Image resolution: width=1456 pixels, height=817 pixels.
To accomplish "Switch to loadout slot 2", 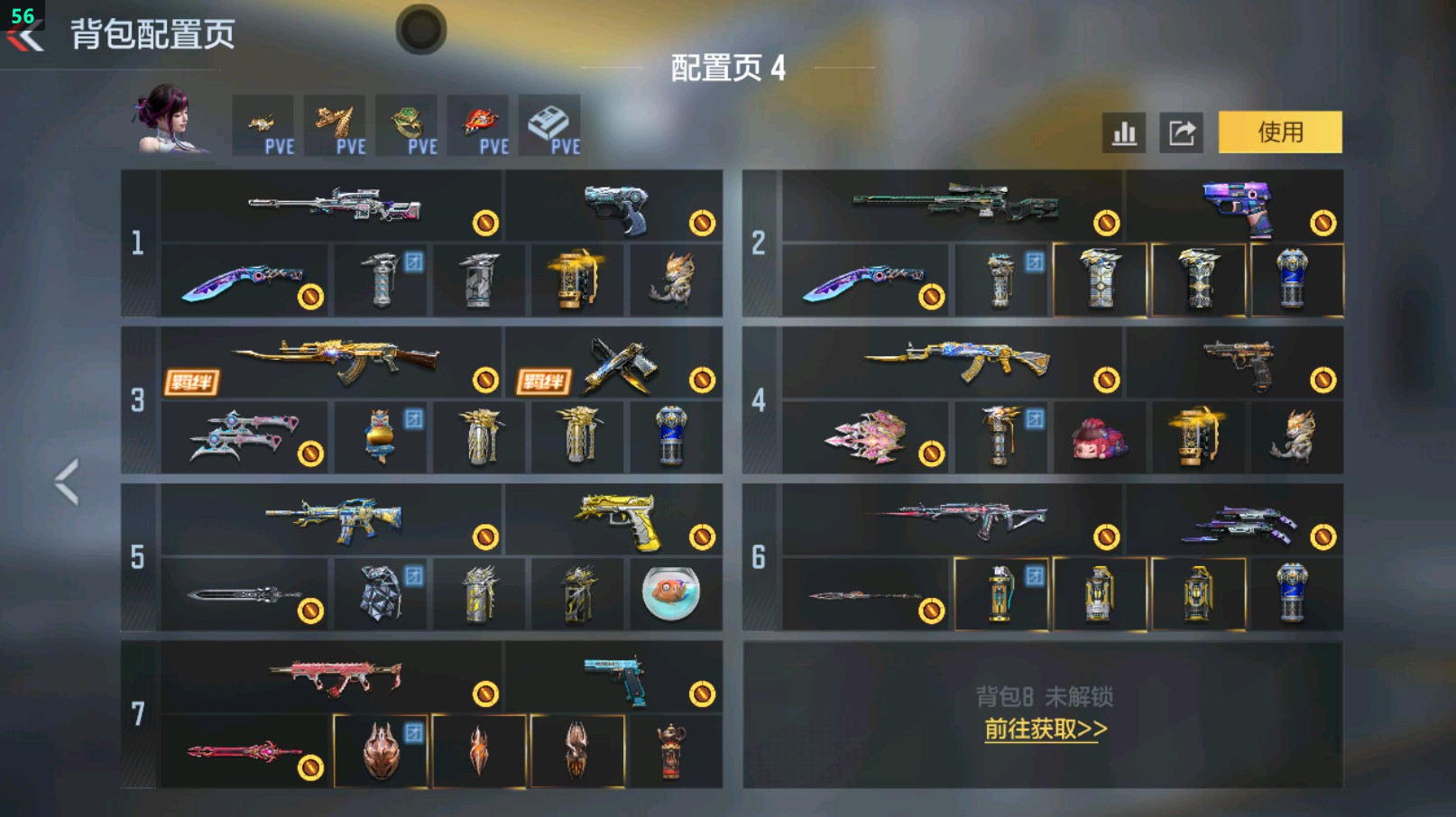I will 759,240.
